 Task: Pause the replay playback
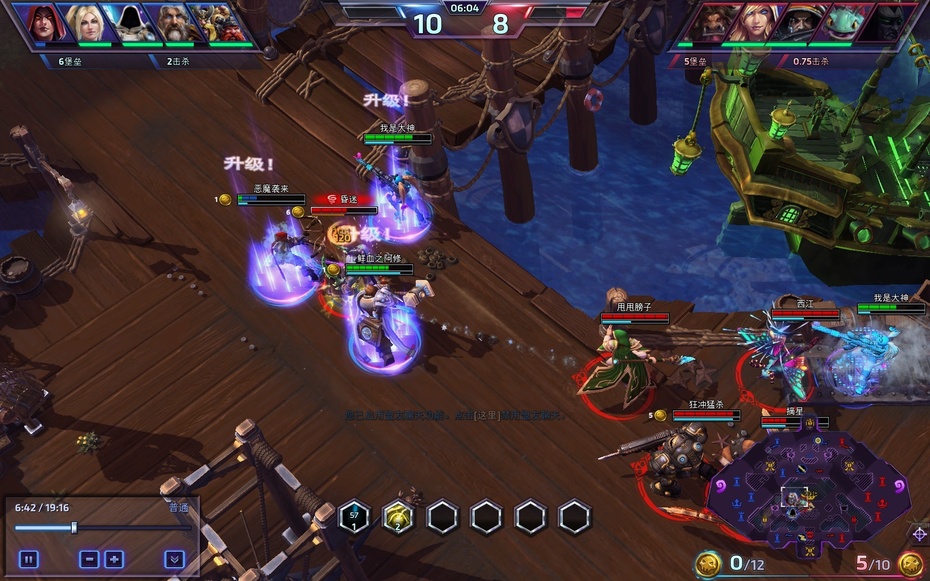[29, 559]
